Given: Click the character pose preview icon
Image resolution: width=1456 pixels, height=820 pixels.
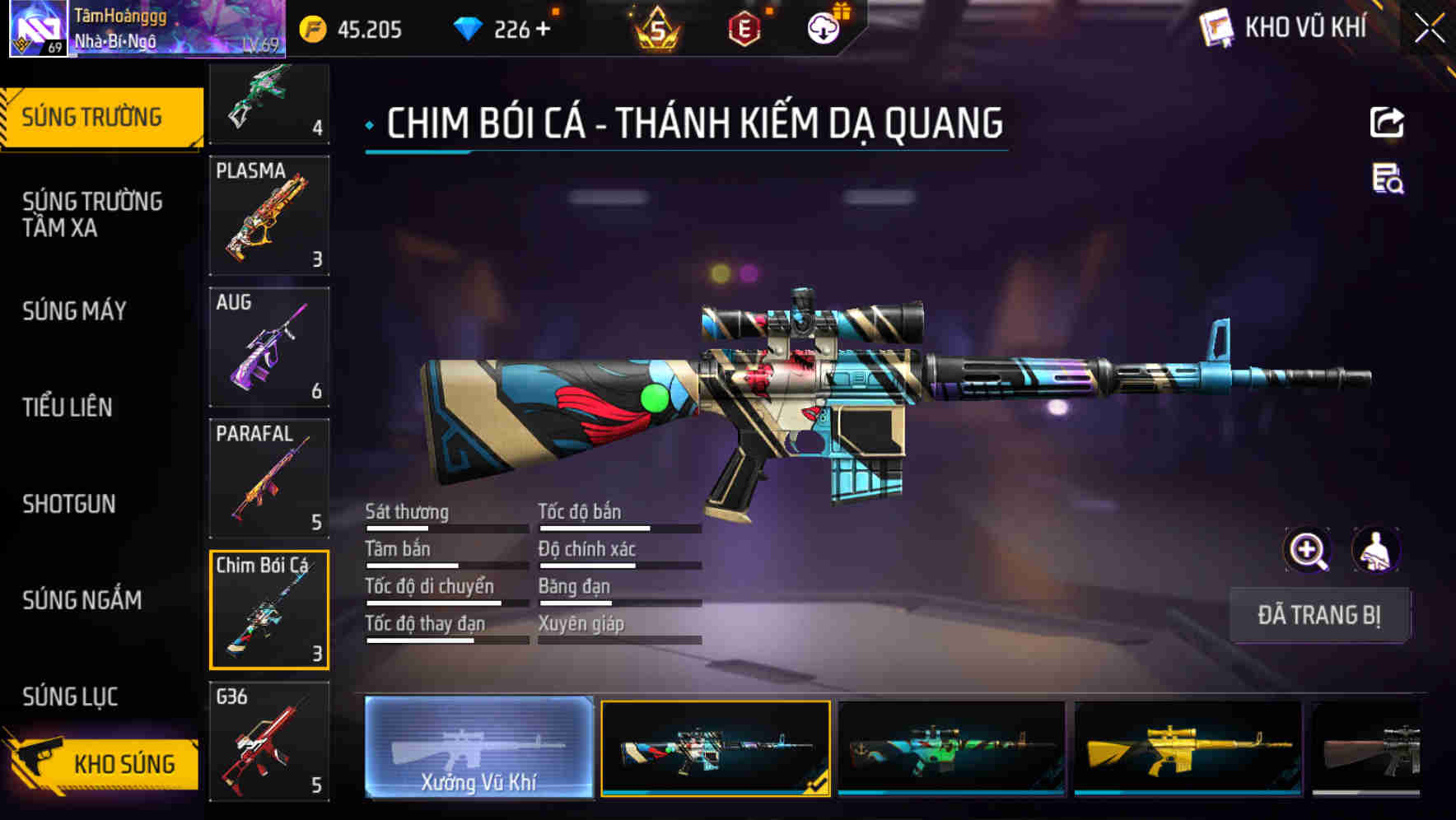Looking at the screenshot, I should 1372,550.
